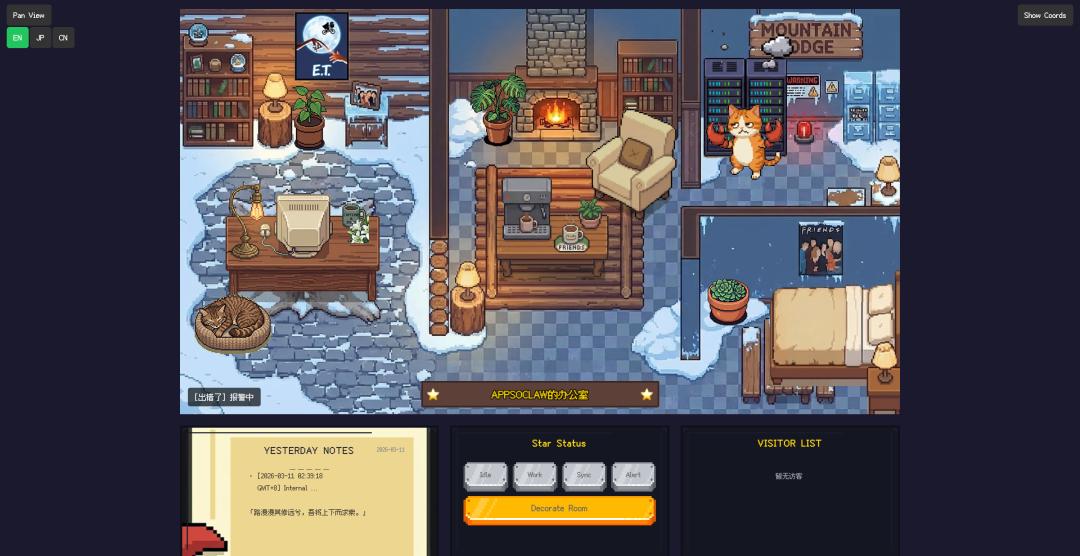
Task: Activate the Sync status button
Action: (x=584, y=475)
